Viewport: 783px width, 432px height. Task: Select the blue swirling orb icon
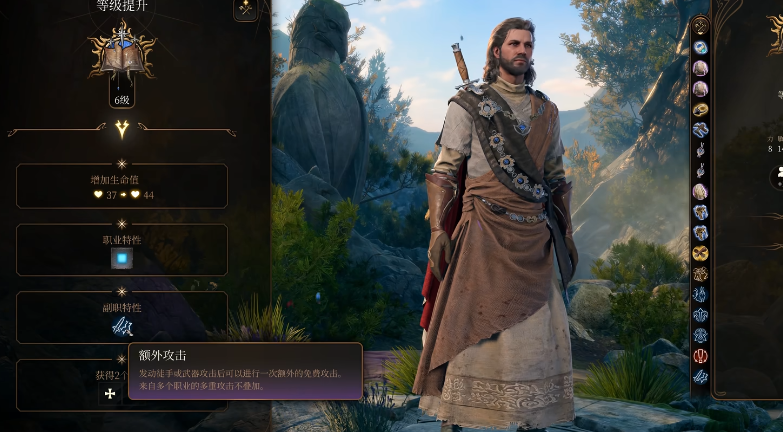[x=700, y=47]
